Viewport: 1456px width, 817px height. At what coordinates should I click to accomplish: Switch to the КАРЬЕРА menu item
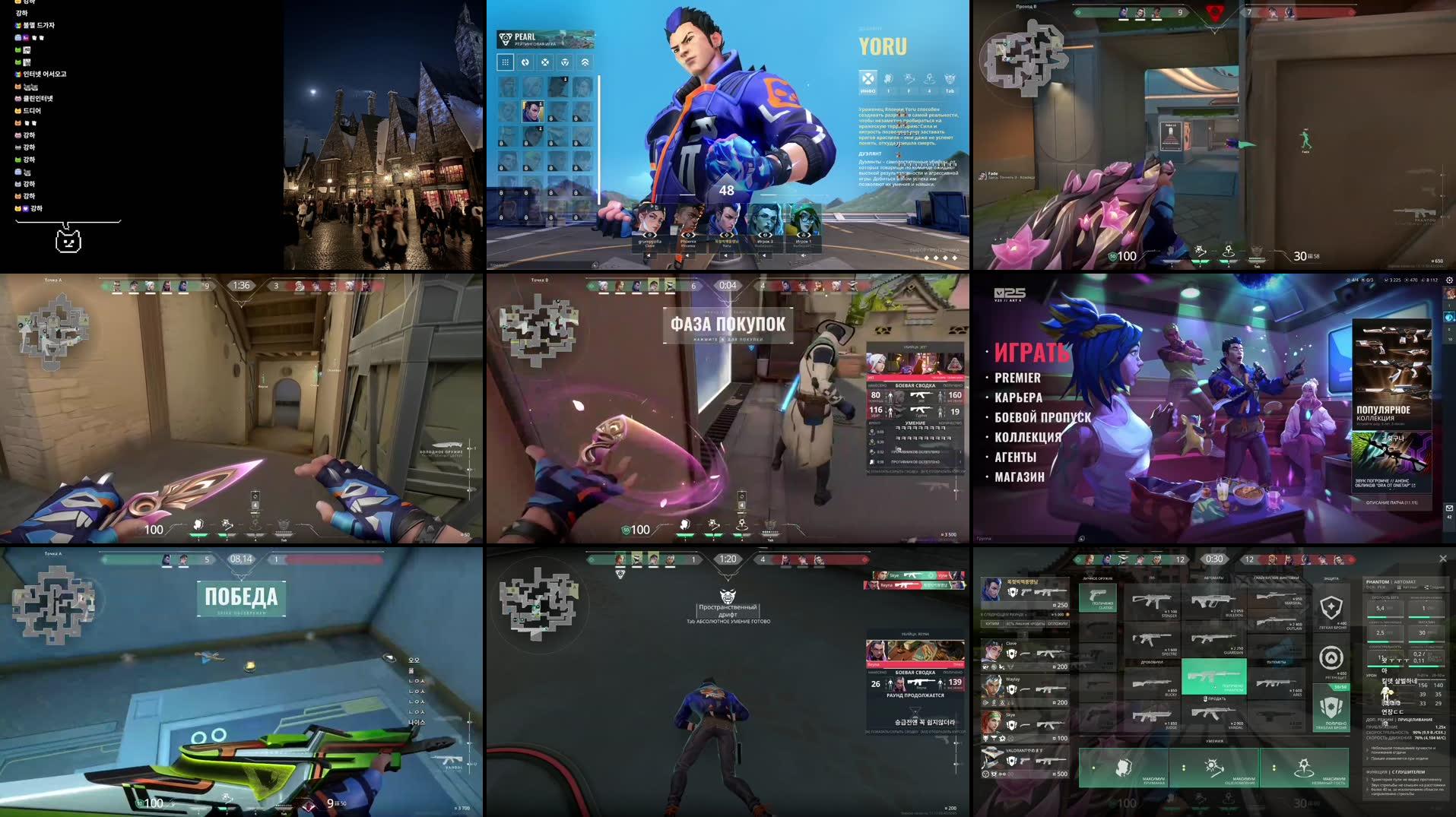click(1017, 397)
